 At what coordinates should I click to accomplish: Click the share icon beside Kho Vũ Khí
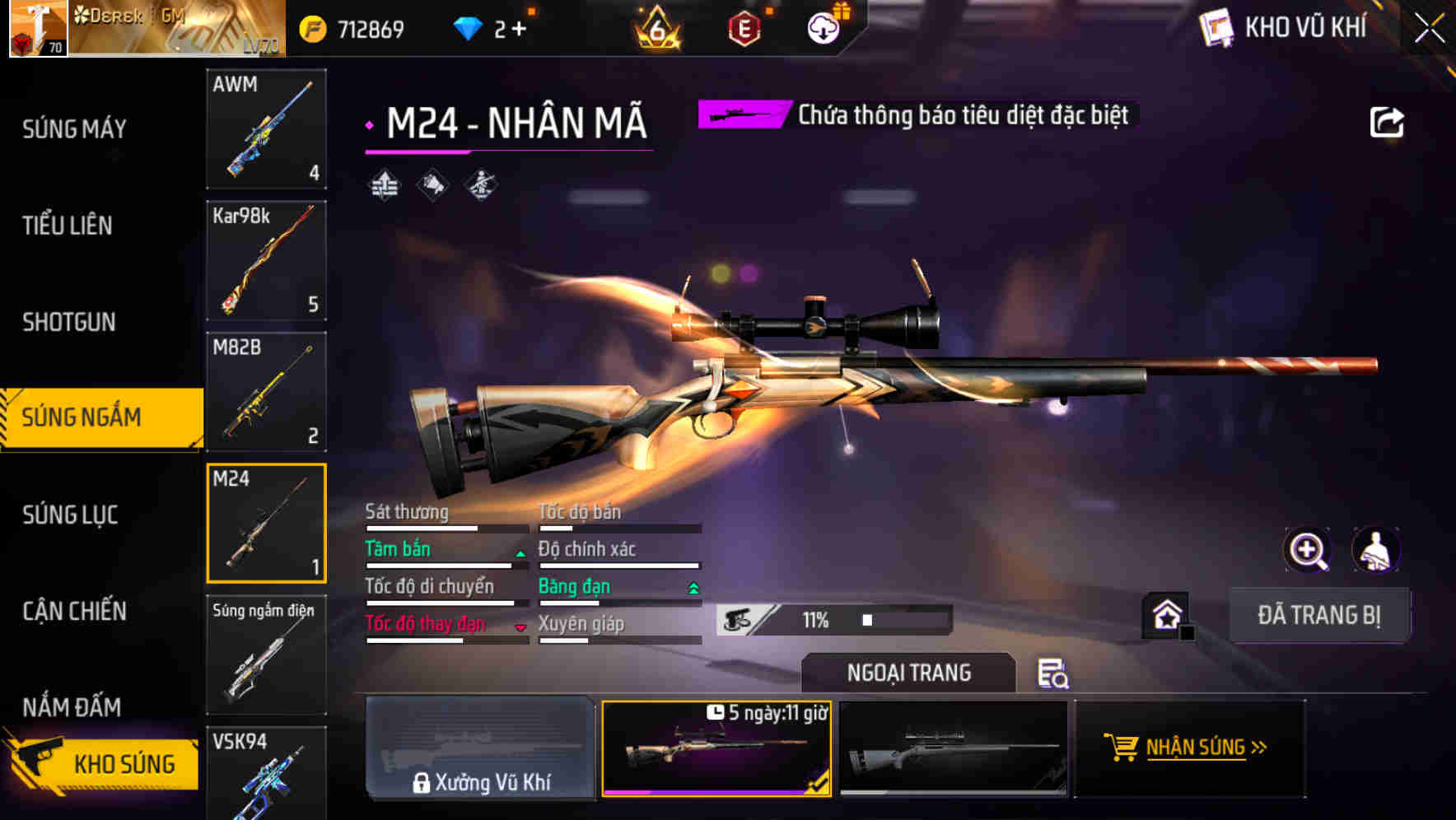[1387, 121]
